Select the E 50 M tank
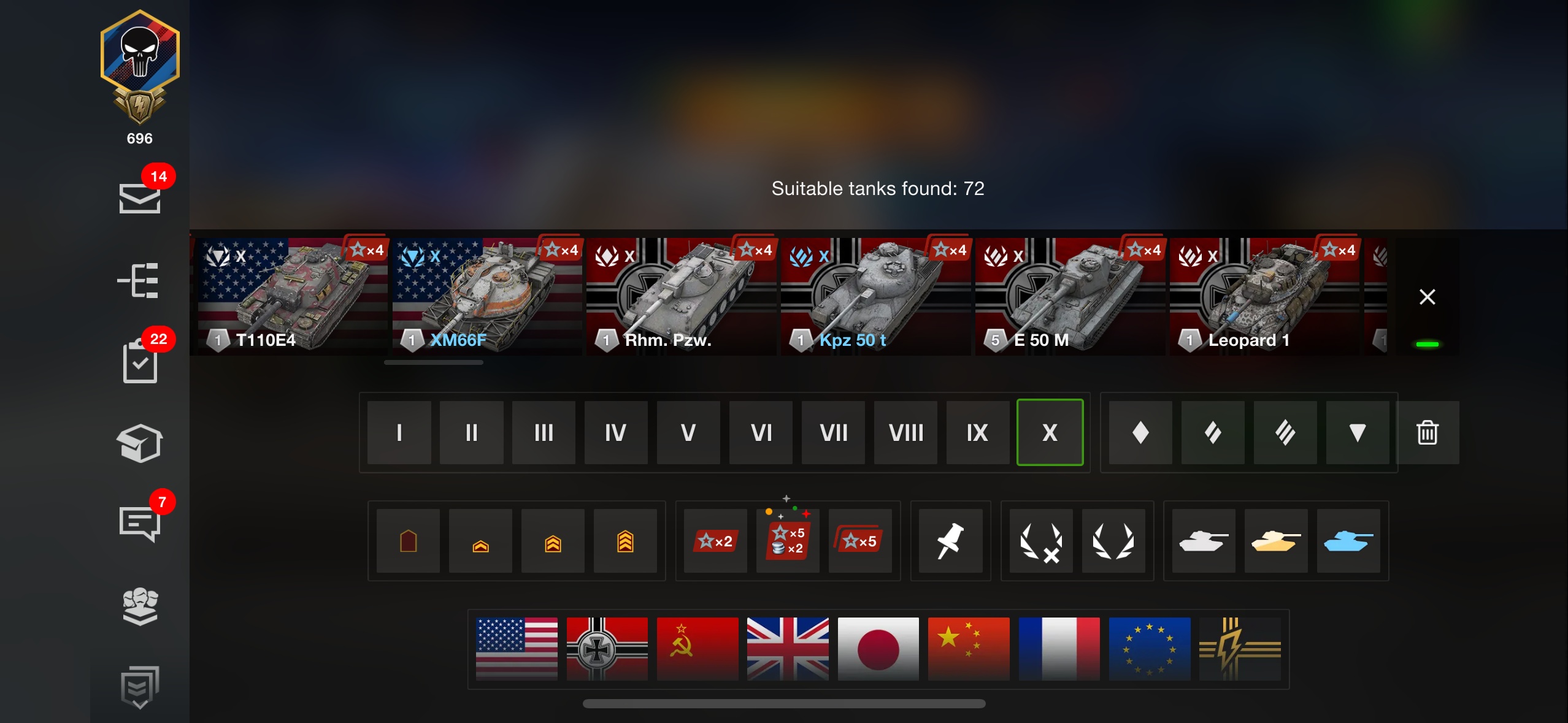This screenshot has width=1568, height=723. (x=1070, y=296)
